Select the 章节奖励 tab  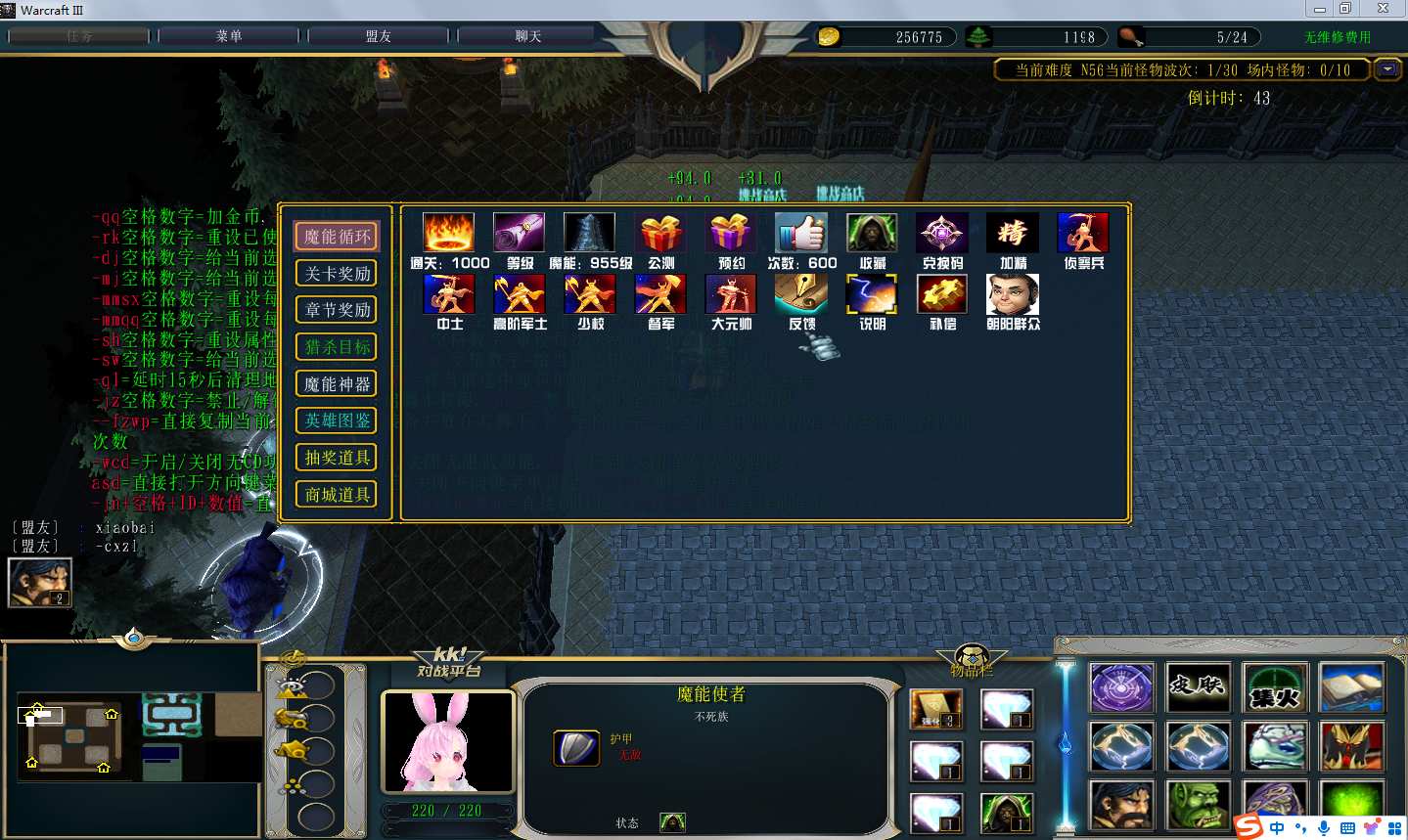(337, 310)
